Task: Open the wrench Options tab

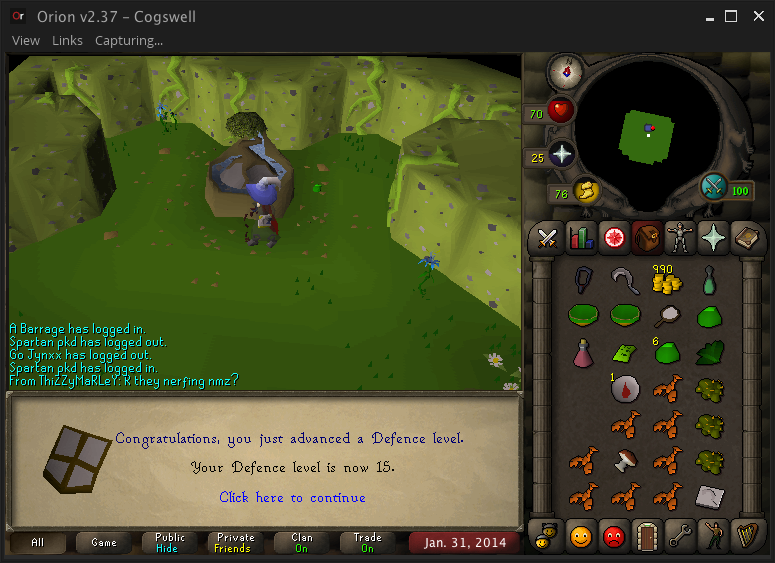Action: (x=679, y=536)
